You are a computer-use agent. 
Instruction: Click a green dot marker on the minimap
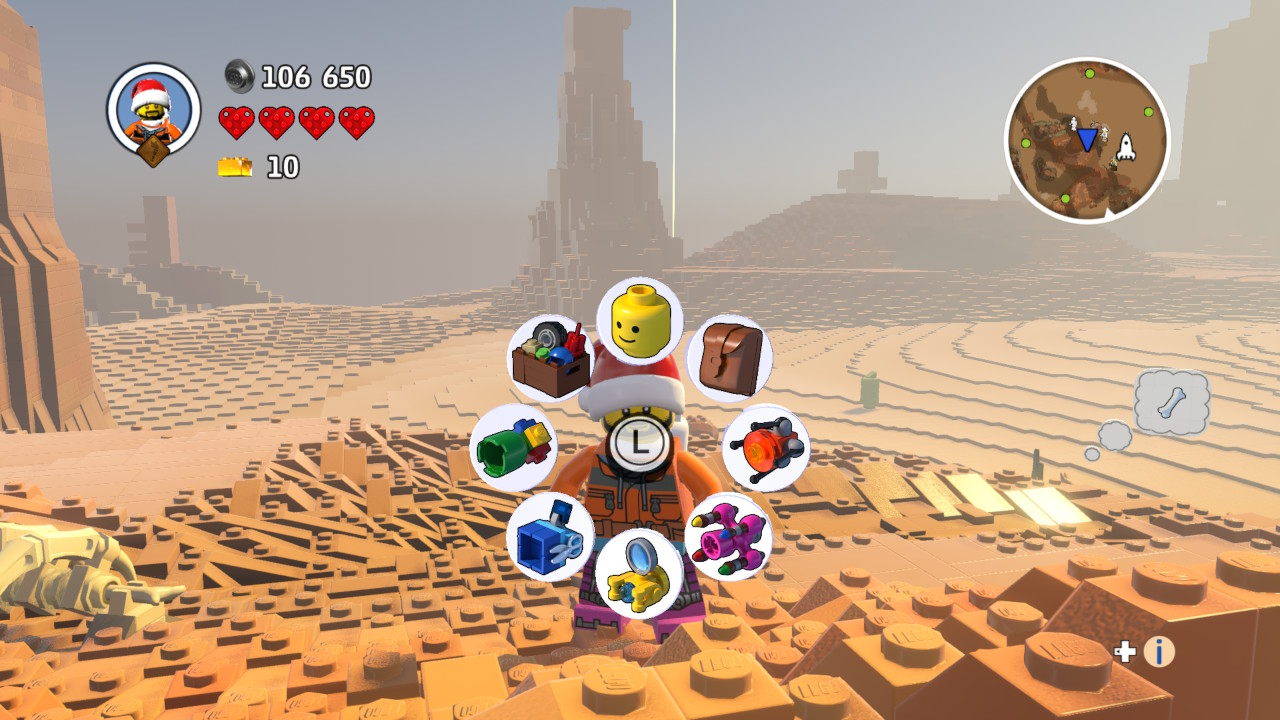click(1089, 75)
